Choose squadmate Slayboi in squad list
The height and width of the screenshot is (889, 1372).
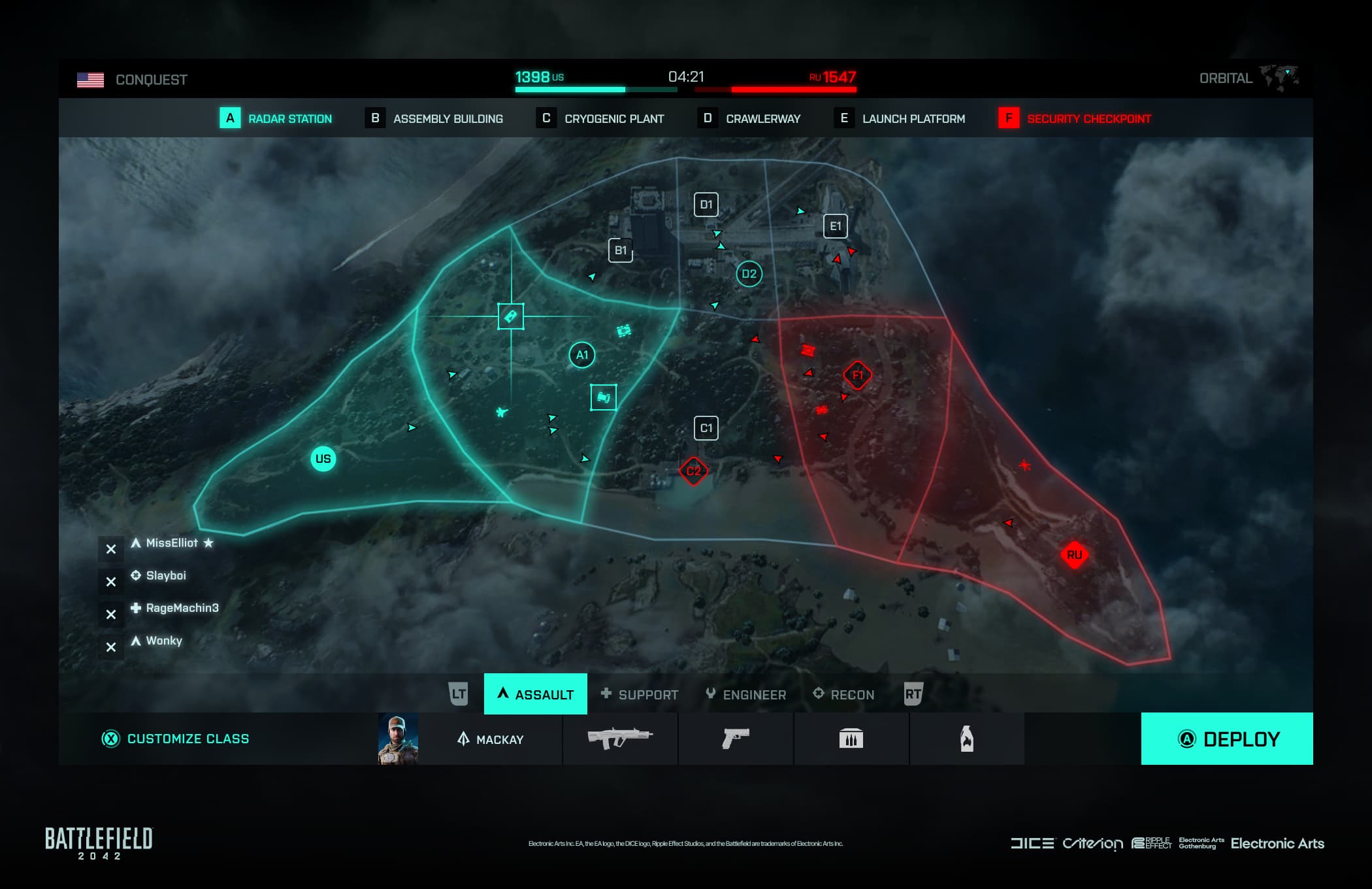point(166,576)
